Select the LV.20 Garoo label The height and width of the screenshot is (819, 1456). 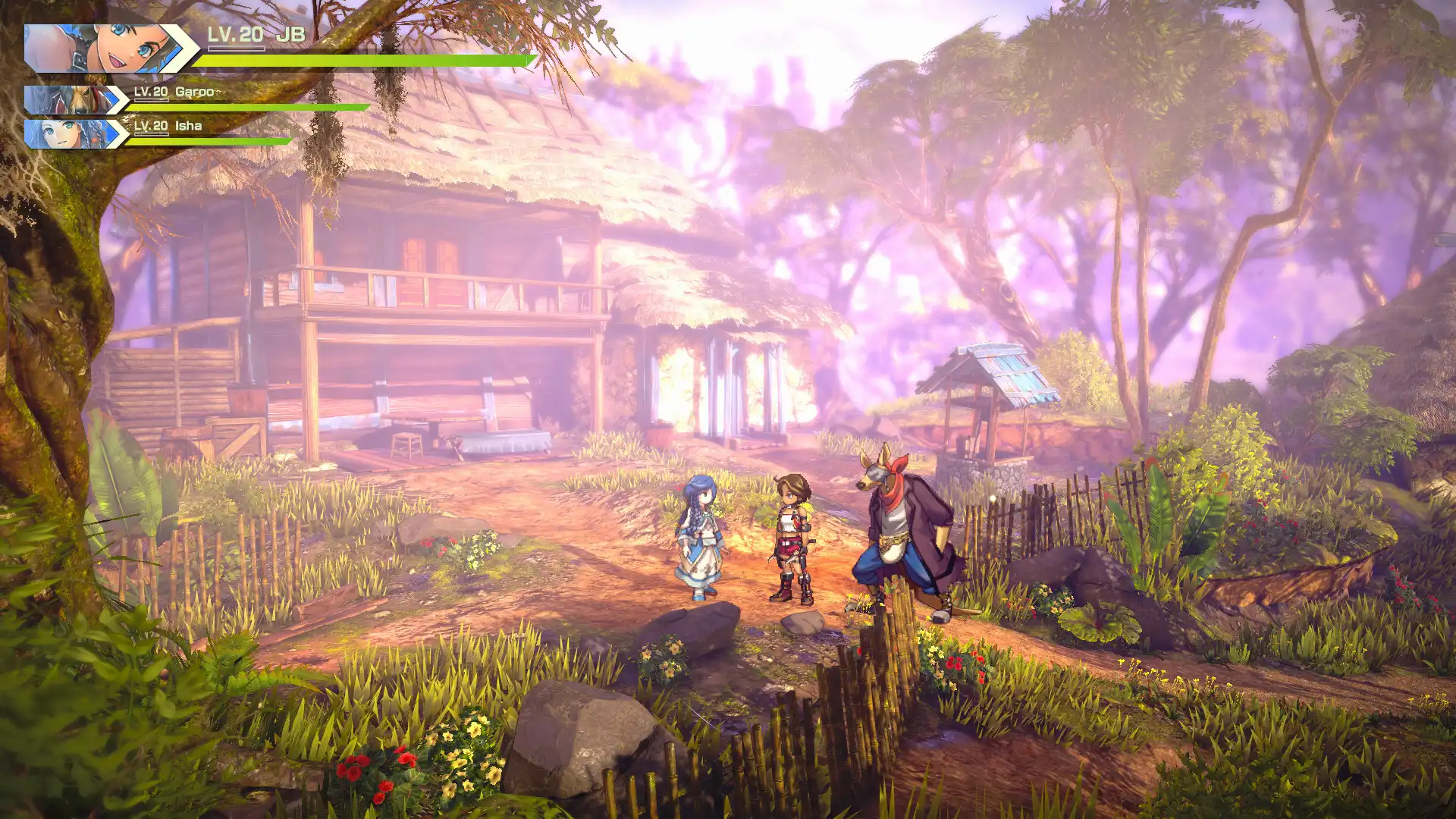click(x=174, y=93)
